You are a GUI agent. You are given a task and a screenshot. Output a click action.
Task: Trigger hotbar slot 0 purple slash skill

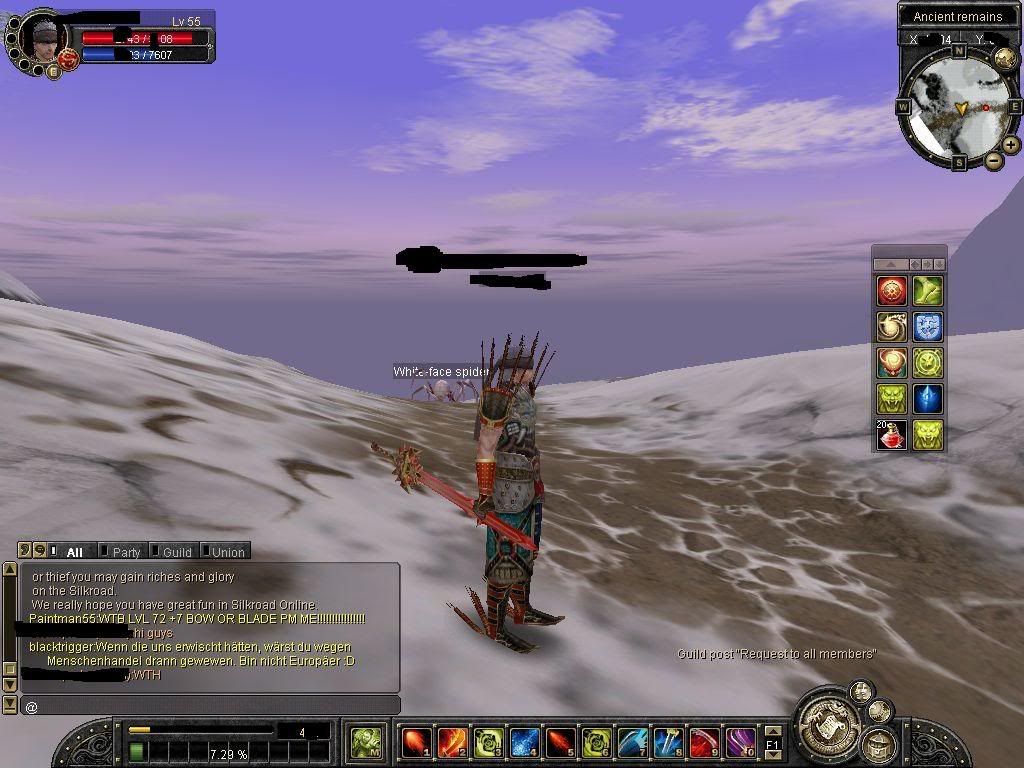pyautogui.click(x=741, y=743)
